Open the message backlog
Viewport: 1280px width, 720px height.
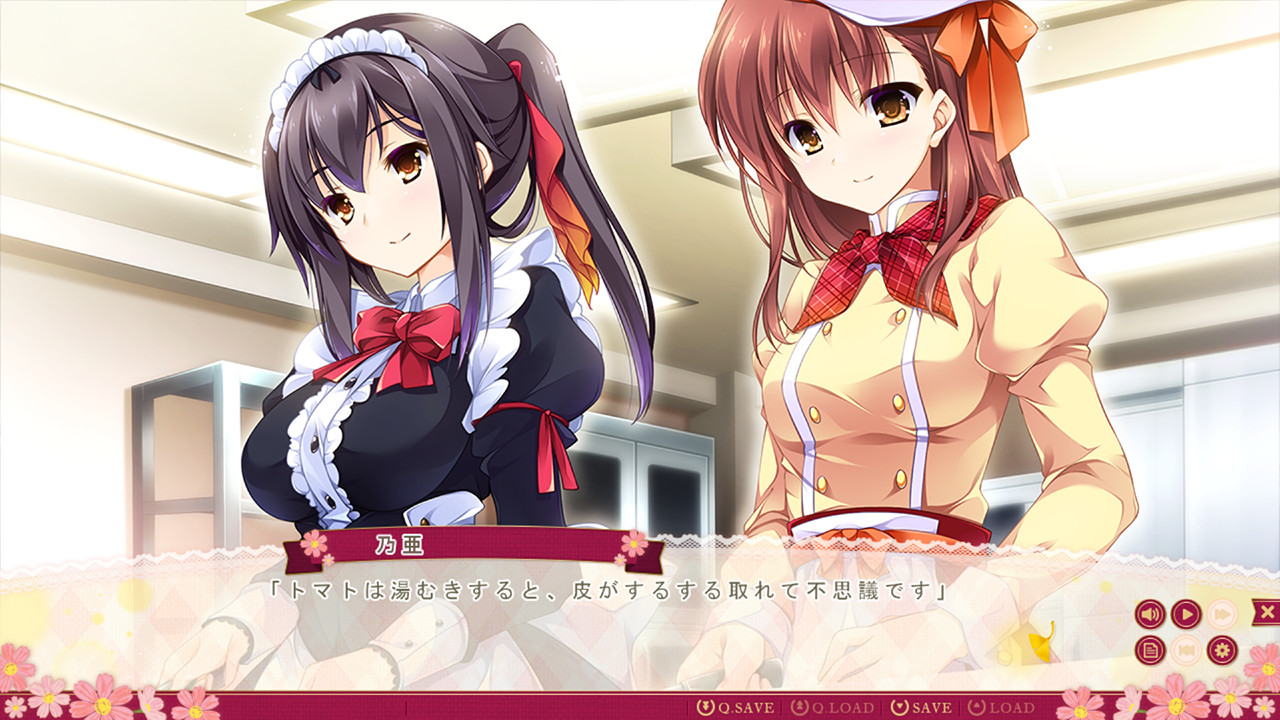tap(1150, 650)
